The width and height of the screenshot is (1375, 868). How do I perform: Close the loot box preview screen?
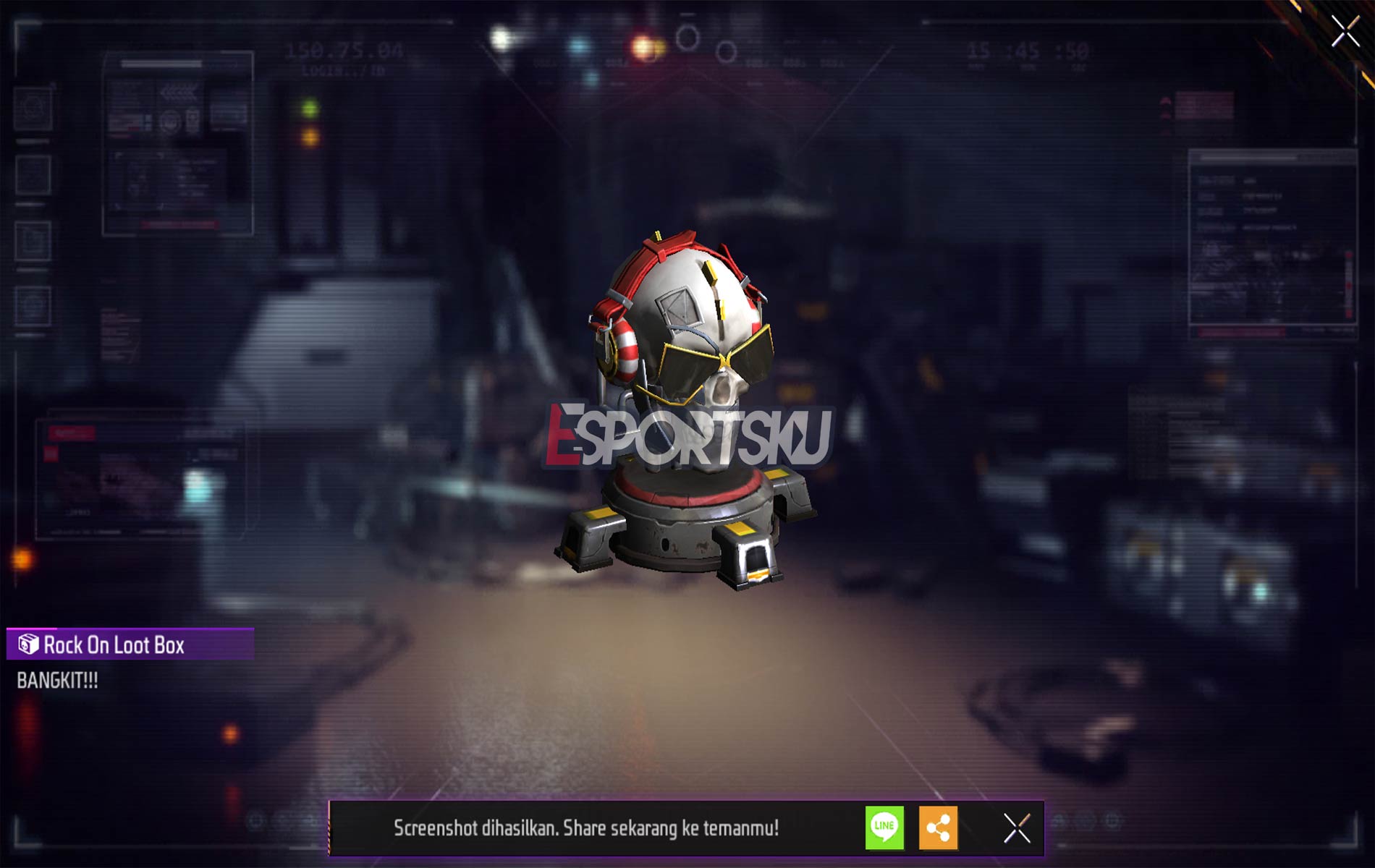(1345, 30)
